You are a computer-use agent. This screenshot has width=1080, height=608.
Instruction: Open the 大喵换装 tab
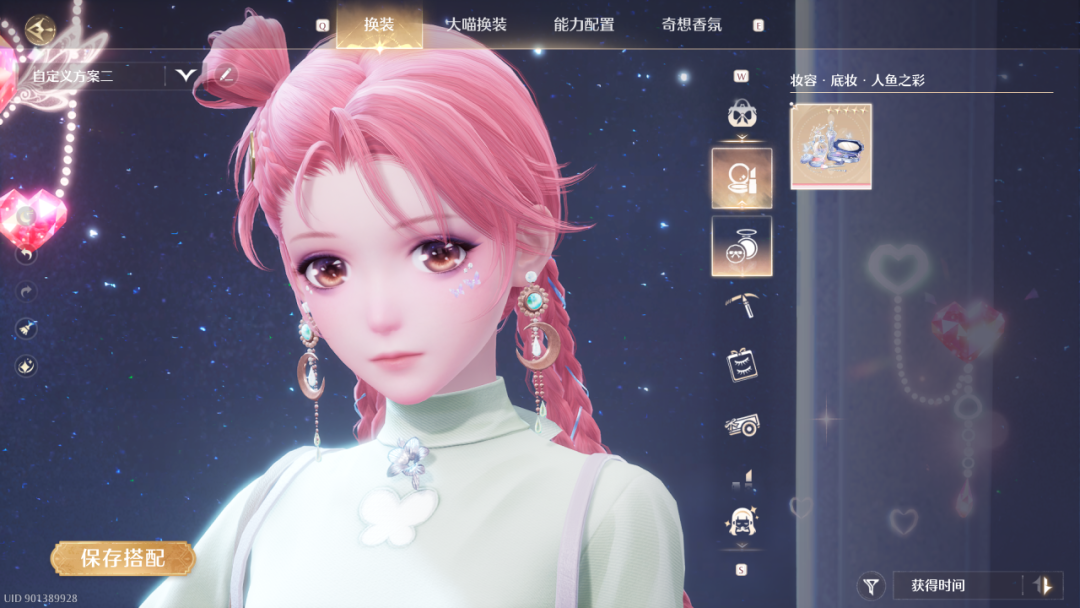point(476,25)
